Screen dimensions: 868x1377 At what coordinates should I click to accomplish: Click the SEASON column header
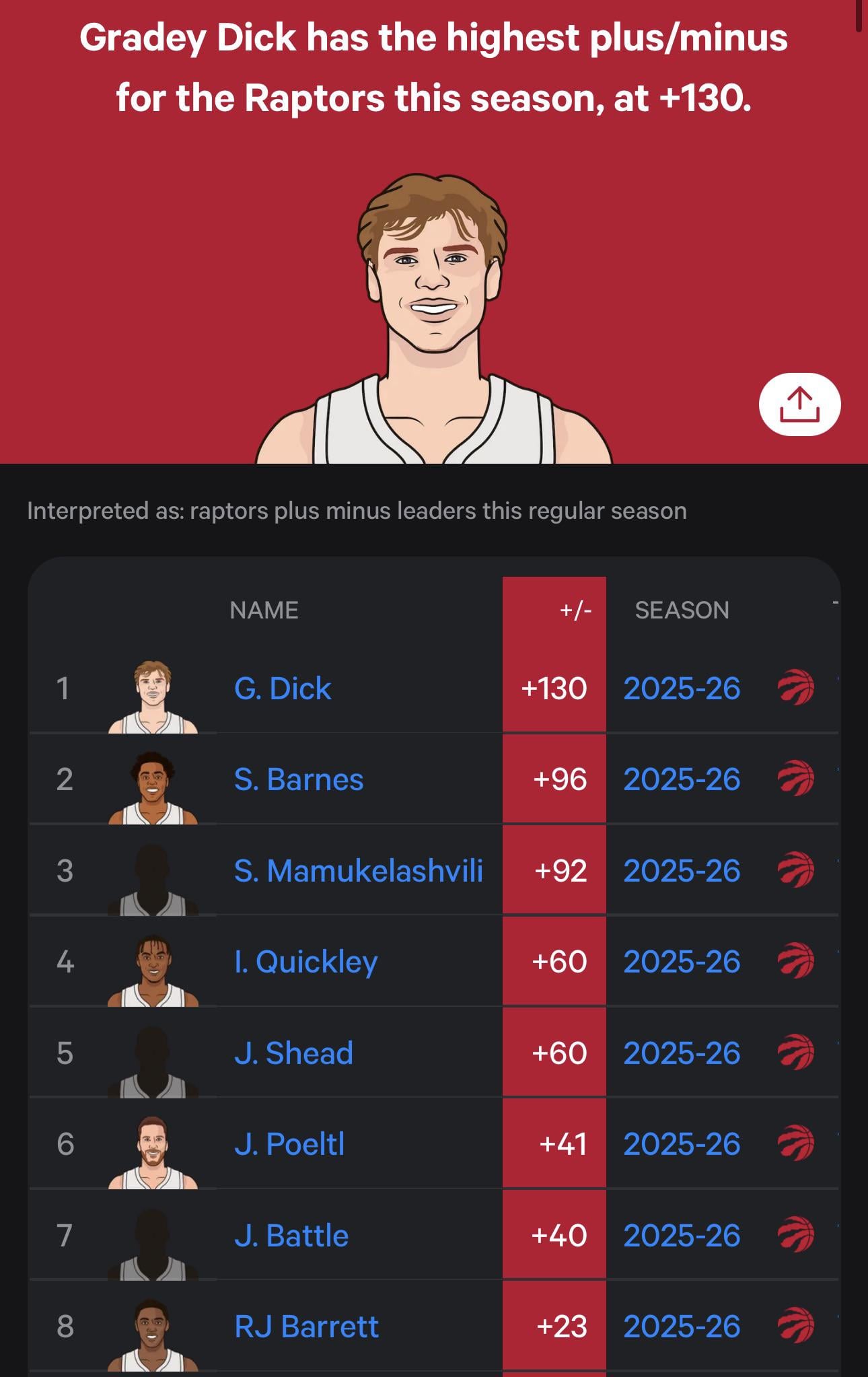[x=682, y=610]
